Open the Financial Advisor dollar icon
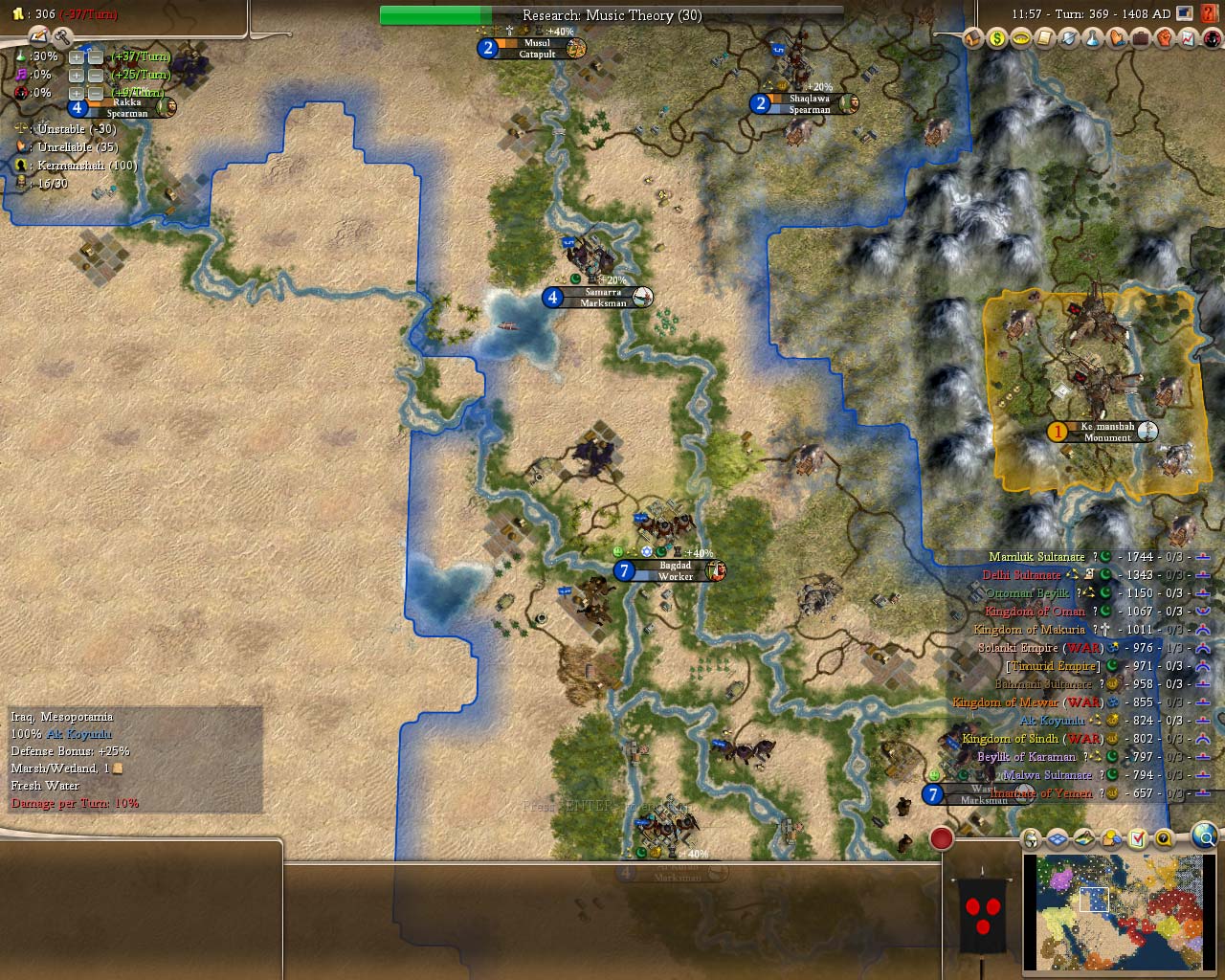 997,38
